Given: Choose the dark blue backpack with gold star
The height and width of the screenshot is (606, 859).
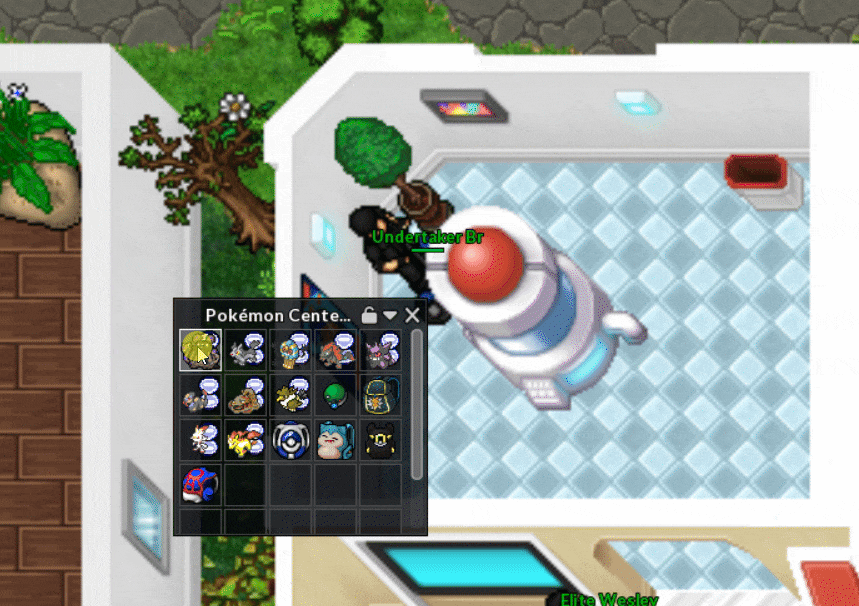Looking at the screenshot, I should (x=380, y=394).
